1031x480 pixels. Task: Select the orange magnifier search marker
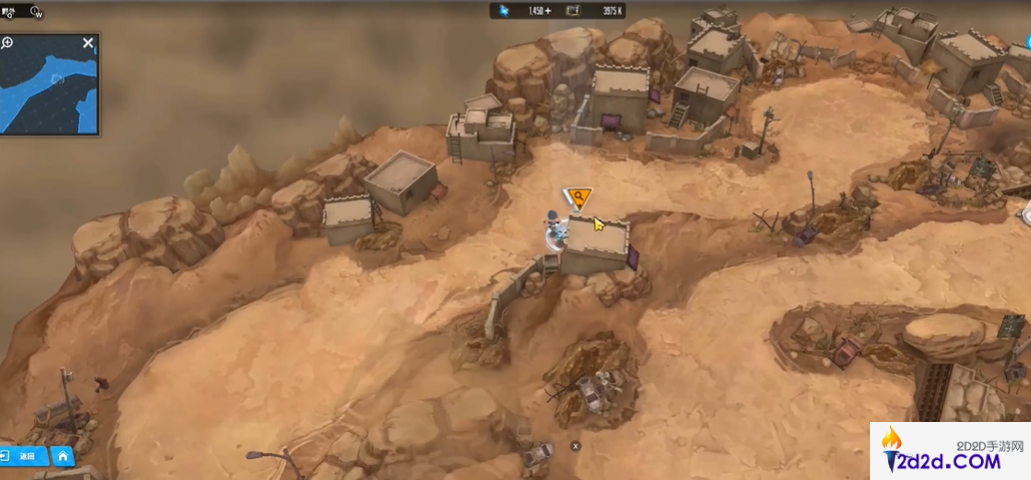pos(578,196)
